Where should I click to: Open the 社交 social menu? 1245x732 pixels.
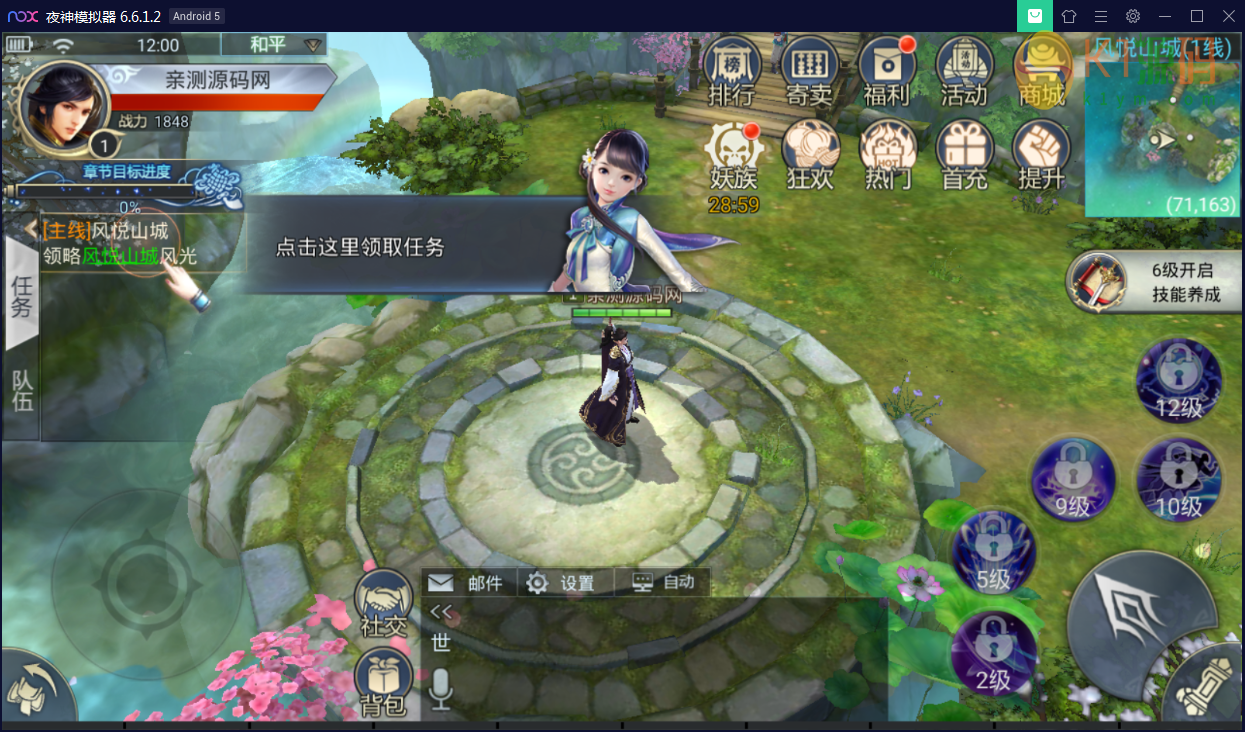click(x=384, y=603)
